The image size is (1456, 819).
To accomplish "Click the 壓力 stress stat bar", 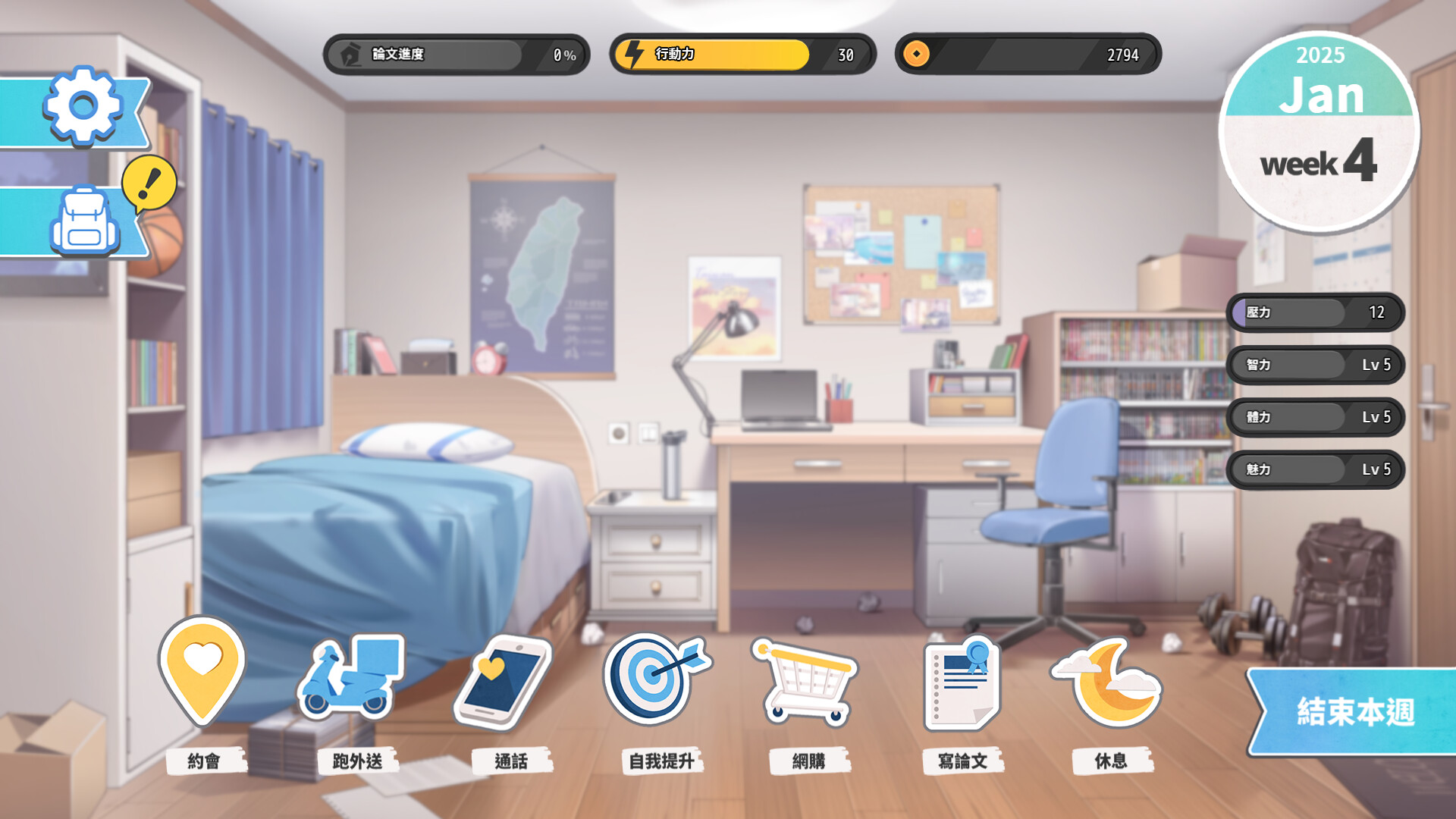I will pyautogui.click(x=1316, y=312).
